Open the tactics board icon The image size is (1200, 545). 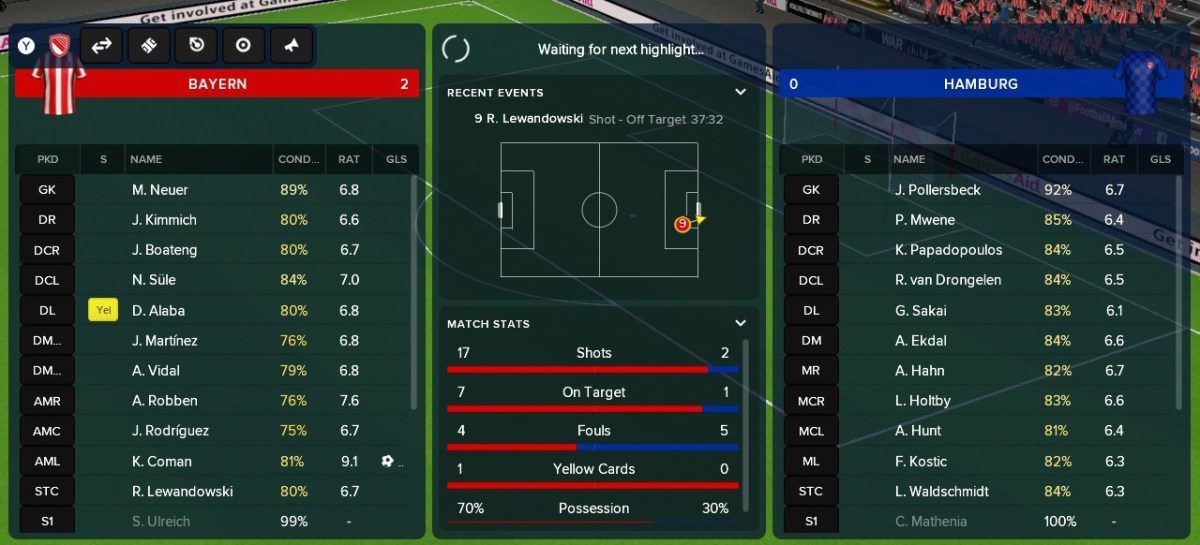pos(149,45)
